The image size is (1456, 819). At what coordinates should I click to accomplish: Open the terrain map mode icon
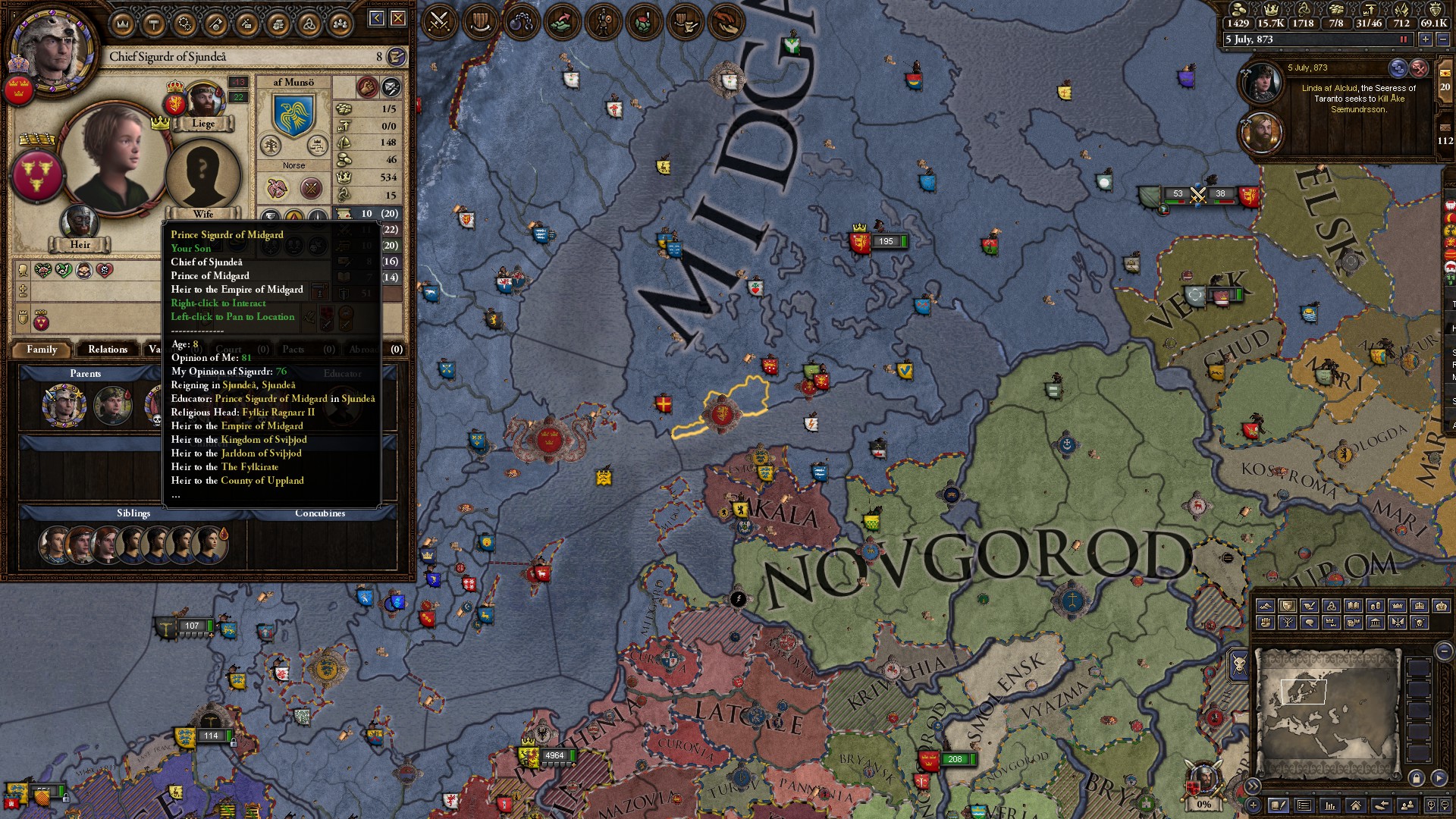tap(1265, 606)
